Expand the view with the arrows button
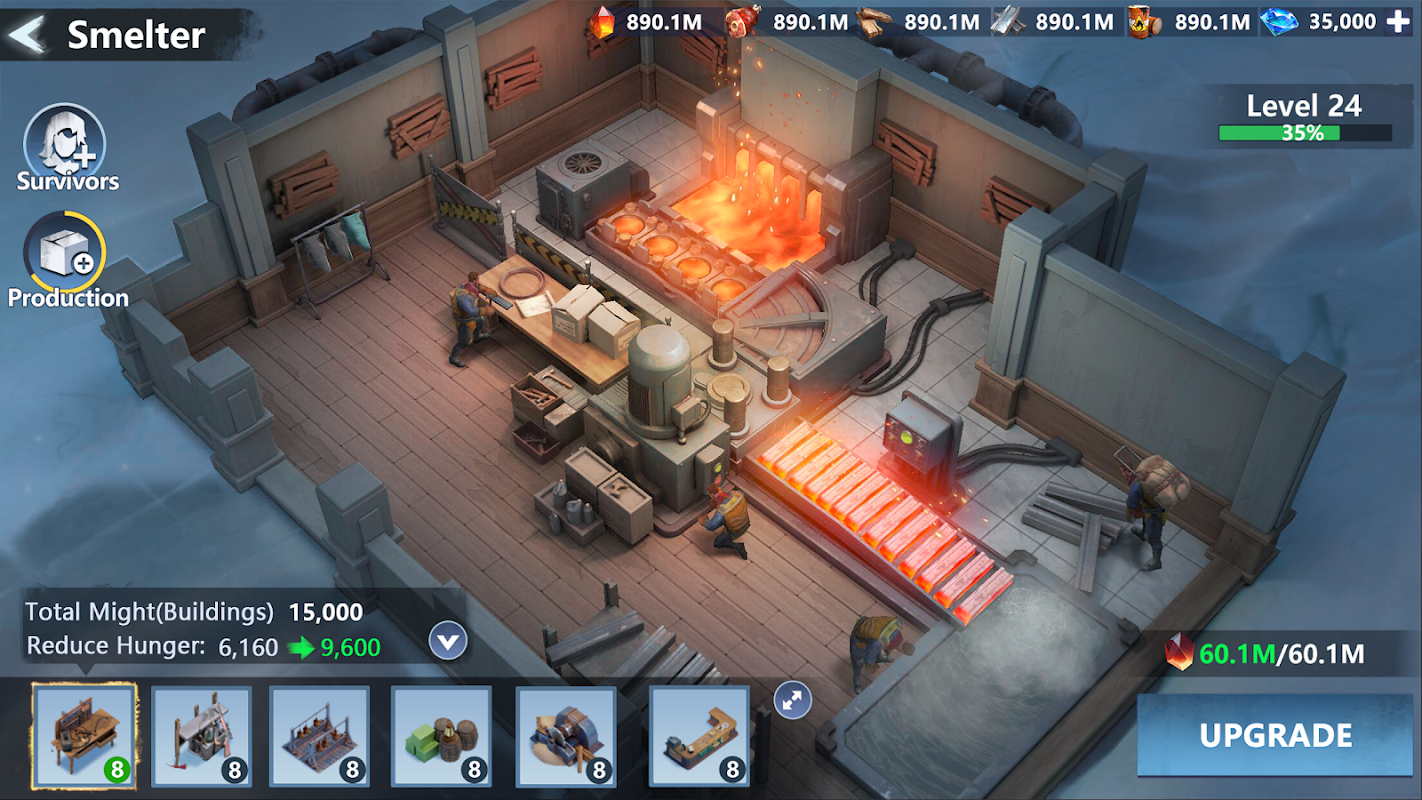Image resolution: width=1422 pixels, height=800 pixels. pos(793,700)
